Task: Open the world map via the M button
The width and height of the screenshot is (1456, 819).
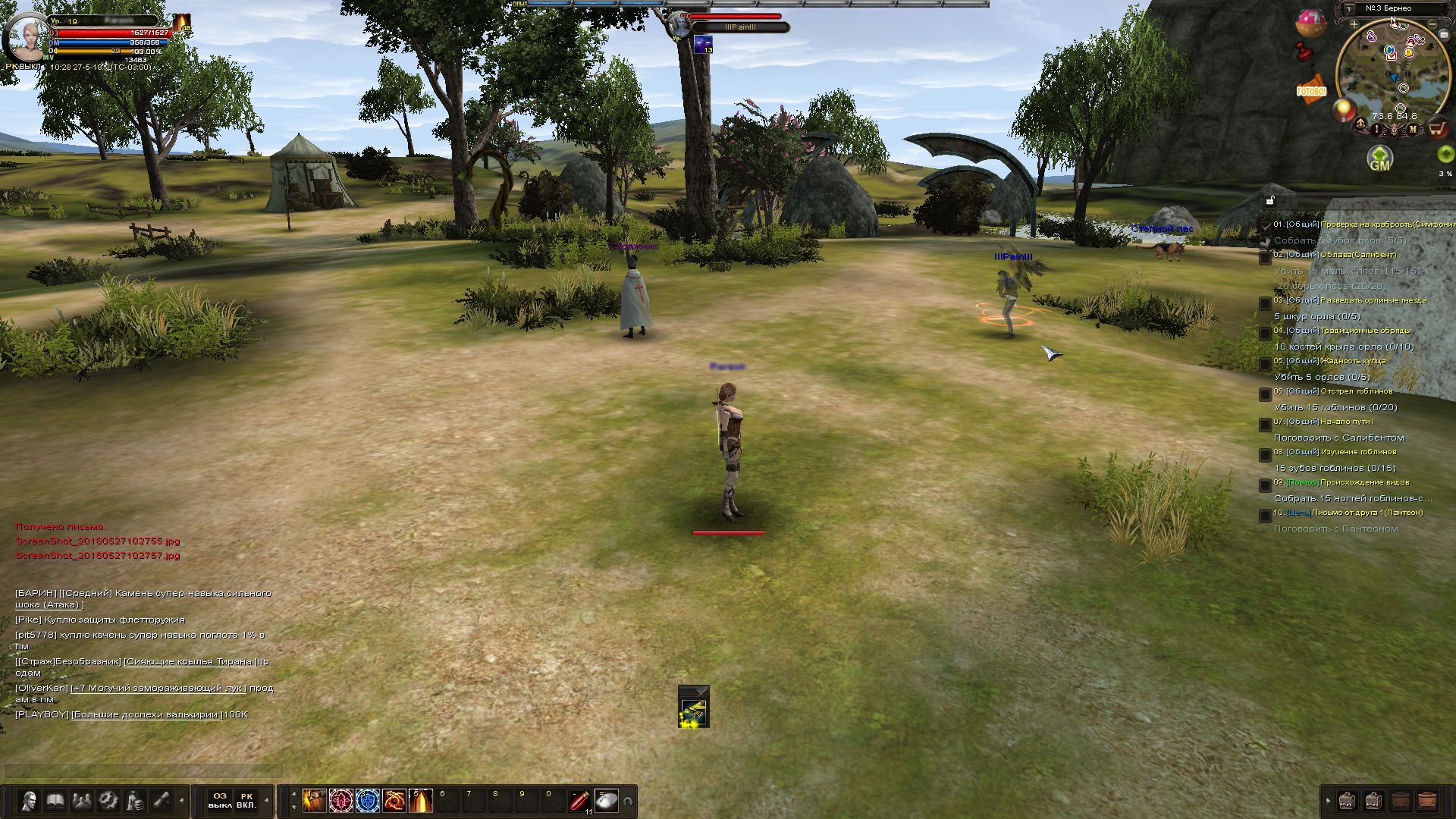Action: point(1412,128)
